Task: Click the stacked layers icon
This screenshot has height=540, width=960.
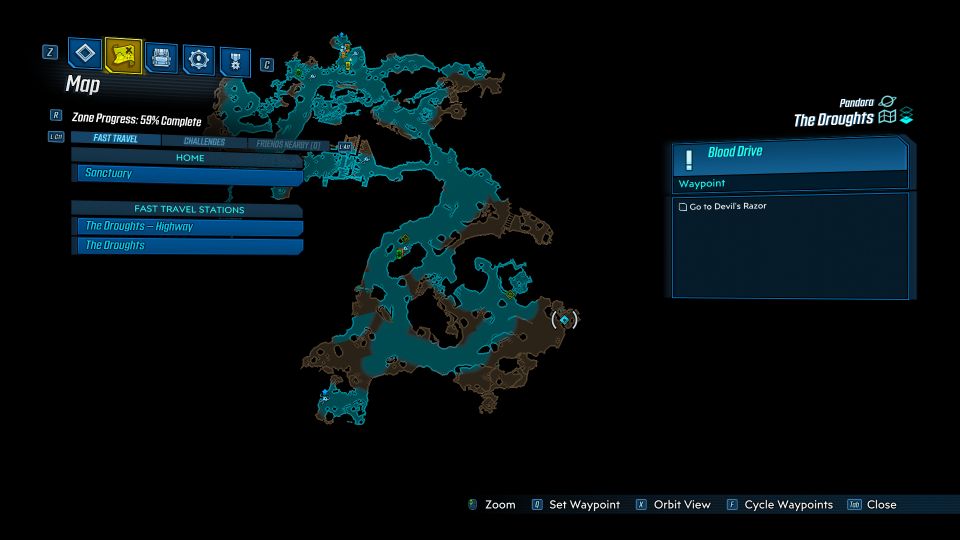Action: click(906, 116)
